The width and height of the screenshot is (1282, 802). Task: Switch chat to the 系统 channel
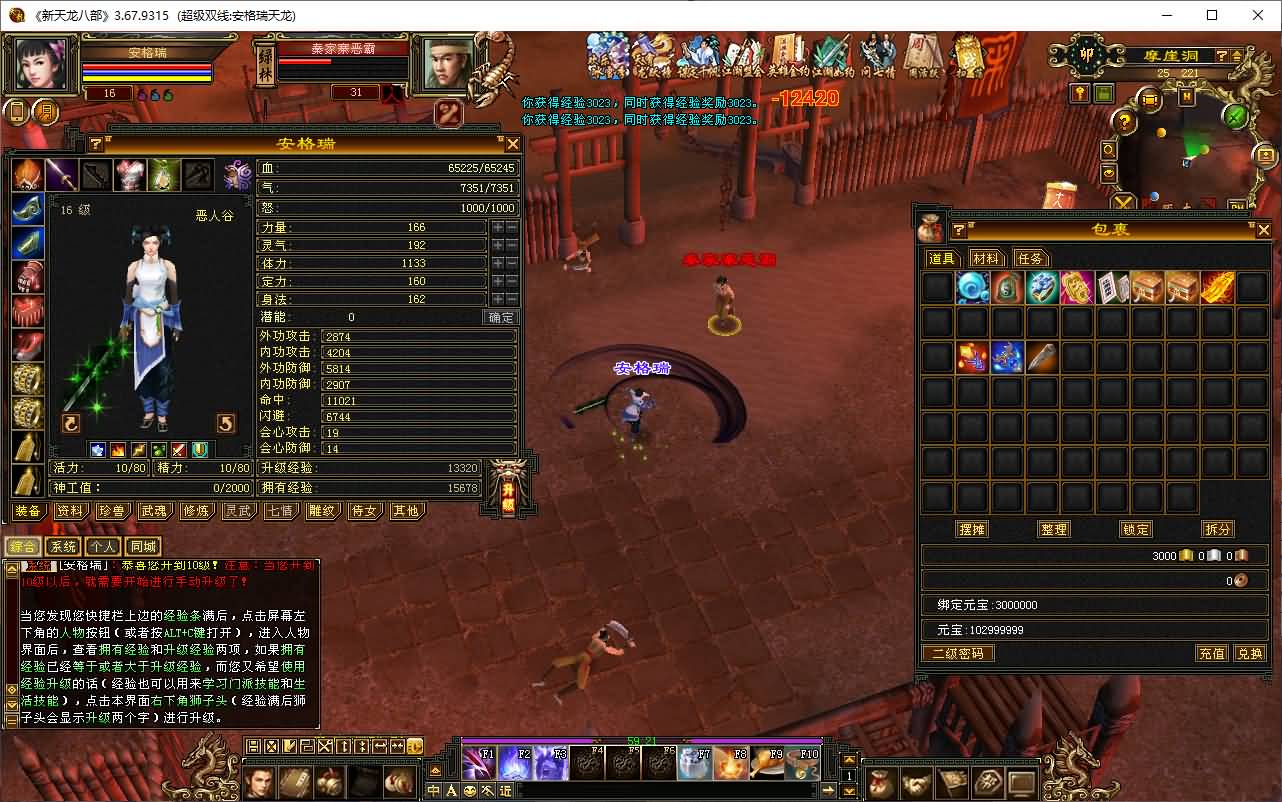pos(63,546)
